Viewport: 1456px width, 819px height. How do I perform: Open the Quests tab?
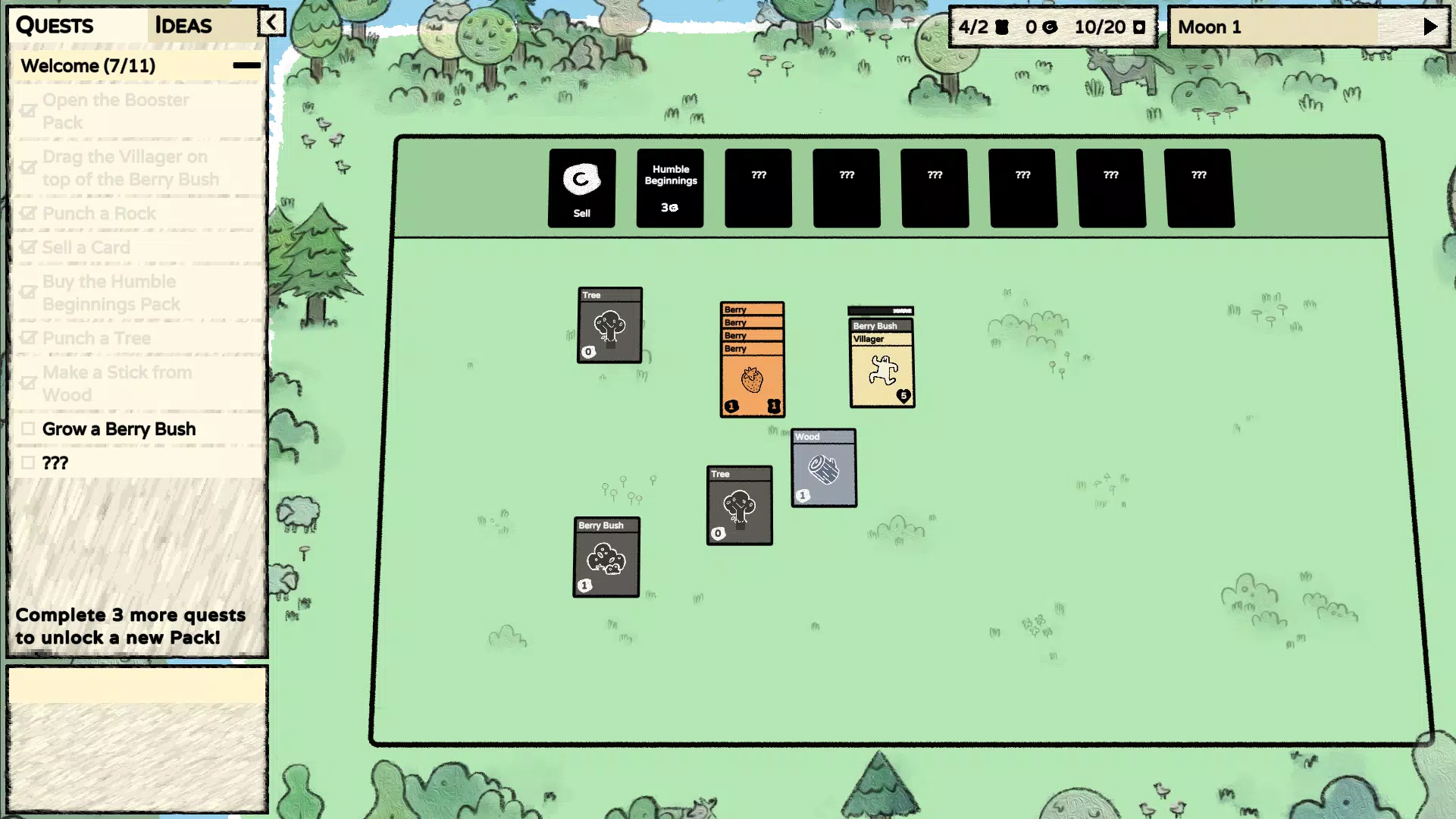coord(56,25)
